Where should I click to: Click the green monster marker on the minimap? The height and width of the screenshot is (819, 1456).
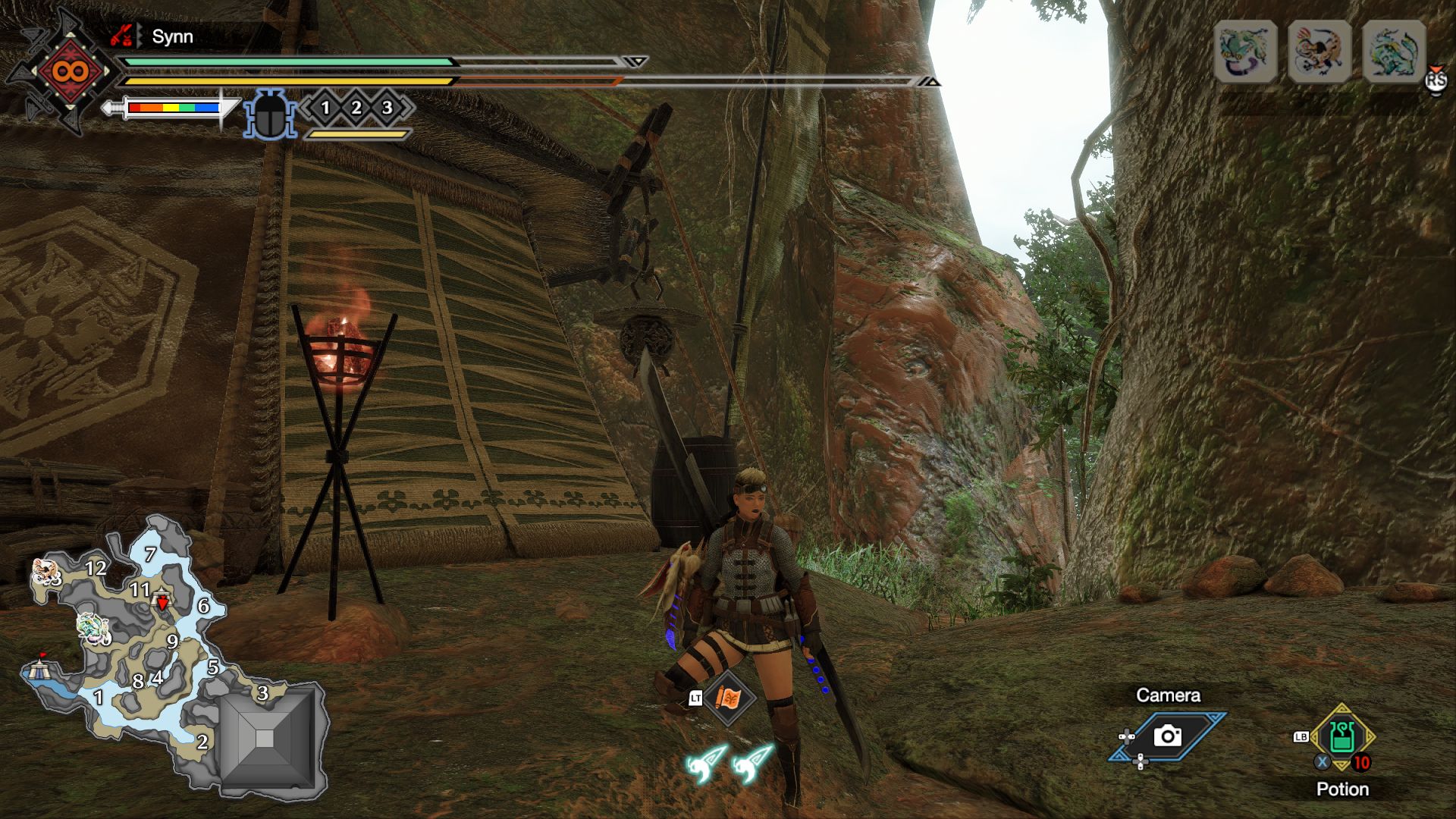tap(93, 628)
